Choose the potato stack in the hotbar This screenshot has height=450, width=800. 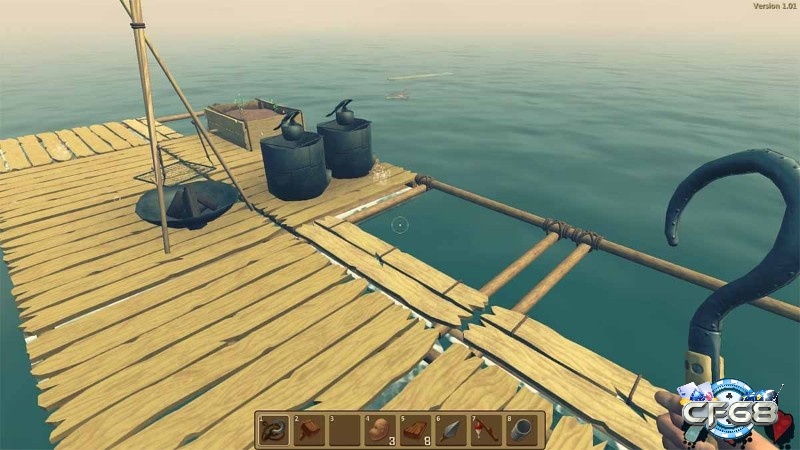pyautogui.click(x=380, y=430)
